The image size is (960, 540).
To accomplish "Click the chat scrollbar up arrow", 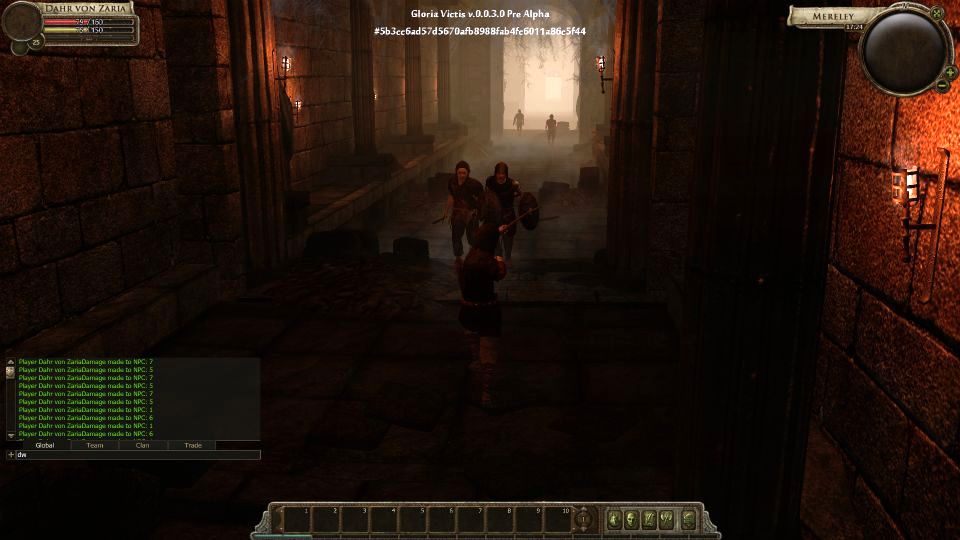I will pyautogui.click(x=11, y=361).
